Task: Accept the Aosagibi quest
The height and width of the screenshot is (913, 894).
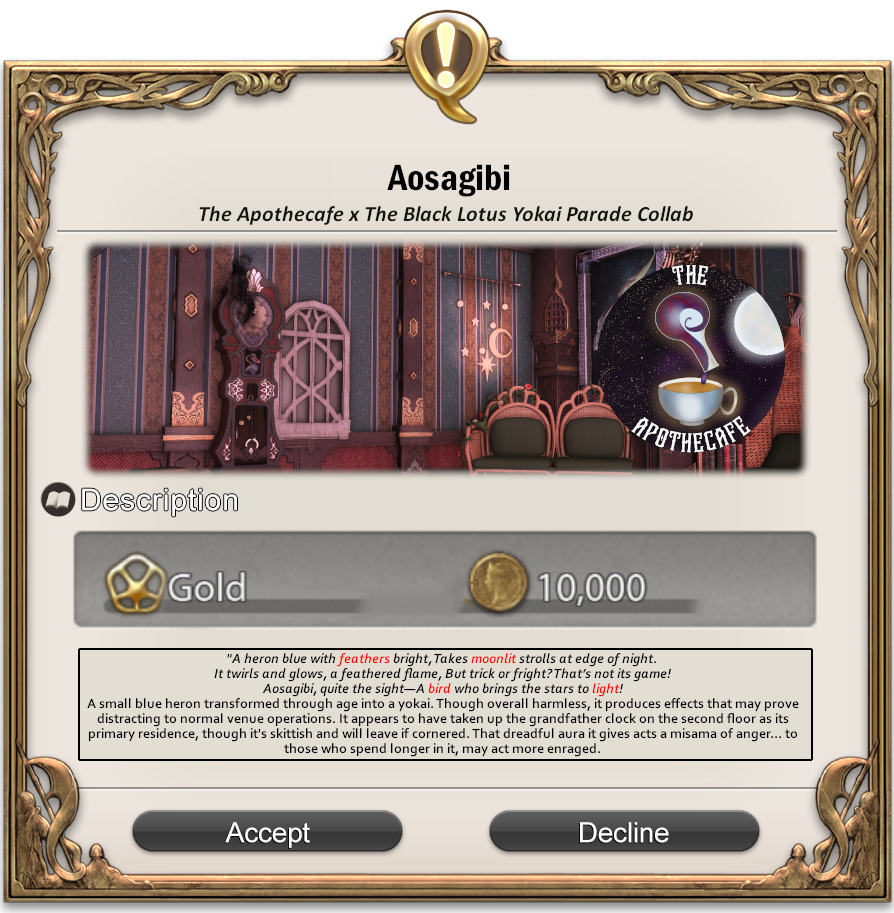Action: click(267, 832)
